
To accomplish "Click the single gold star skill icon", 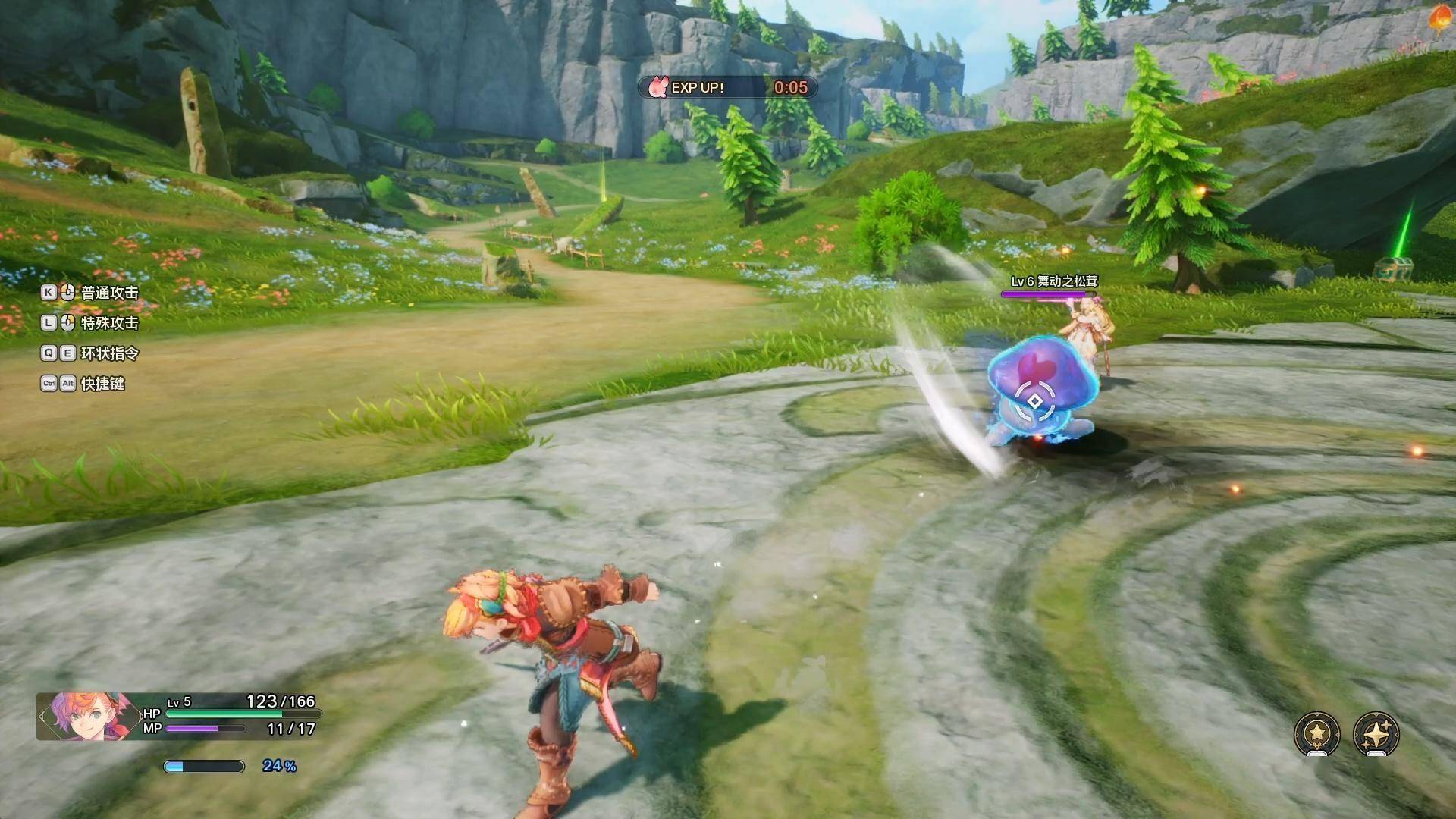I will coord(1317,733).
